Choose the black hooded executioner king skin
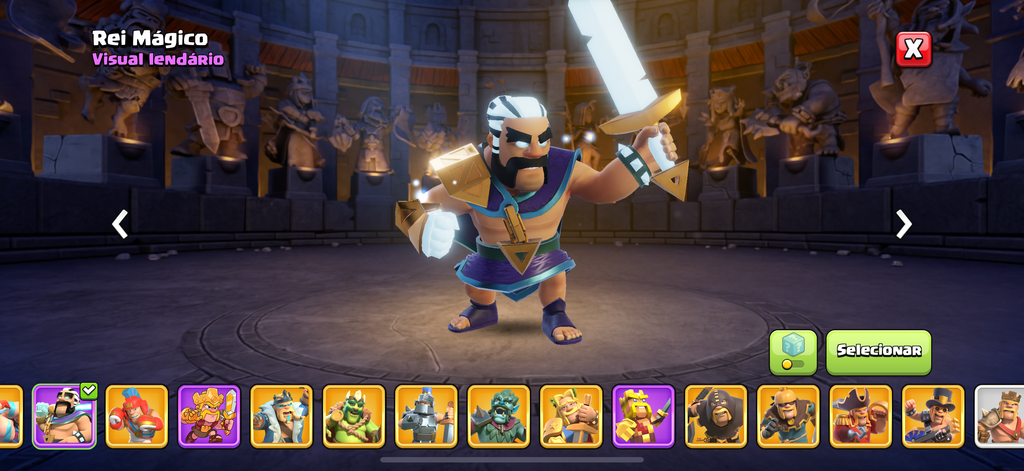Viewport: 1024px width, 471px height. coord(716,415)
